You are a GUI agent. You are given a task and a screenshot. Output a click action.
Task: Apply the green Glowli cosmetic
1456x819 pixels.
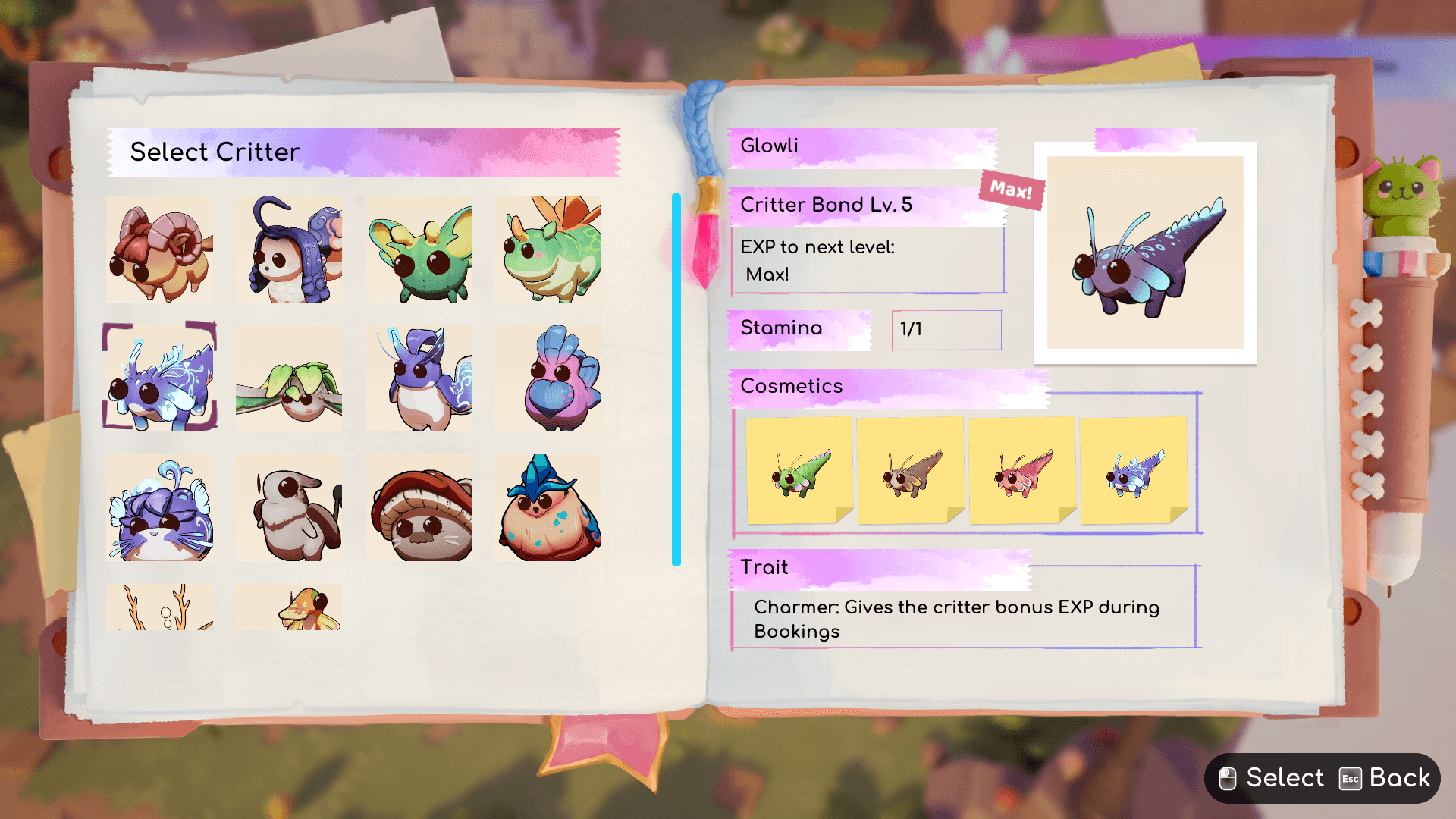[x=799, y=471]
